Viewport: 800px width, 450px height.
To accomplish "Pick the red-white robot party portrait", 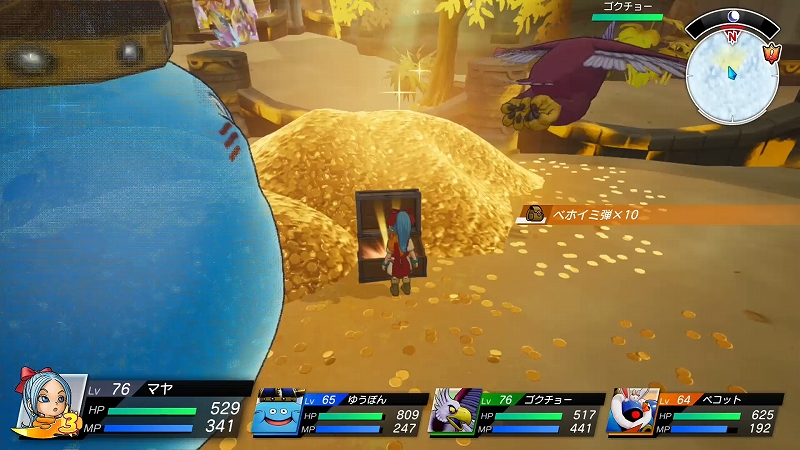I will pyautogui.click(x=632, y=412).
